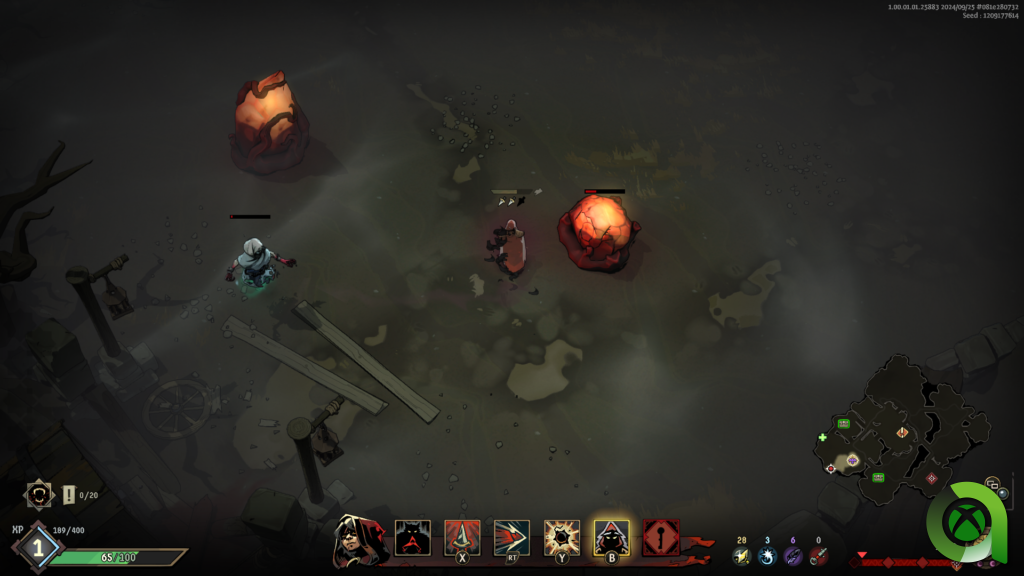1024x576 pixels.
Task: Trigger the bomb explosion ability
Action: click(561, 538)
